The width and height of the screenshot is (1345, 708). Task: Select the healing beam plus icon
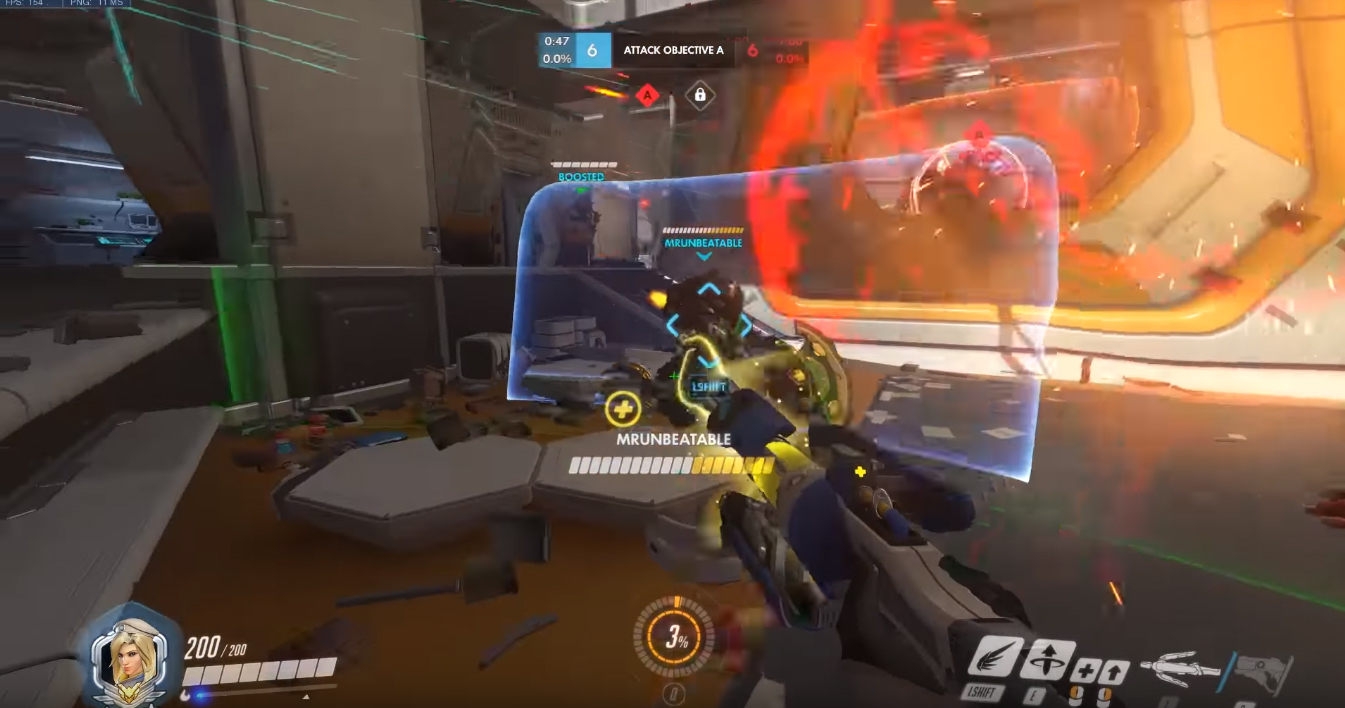pos(1087,670)
